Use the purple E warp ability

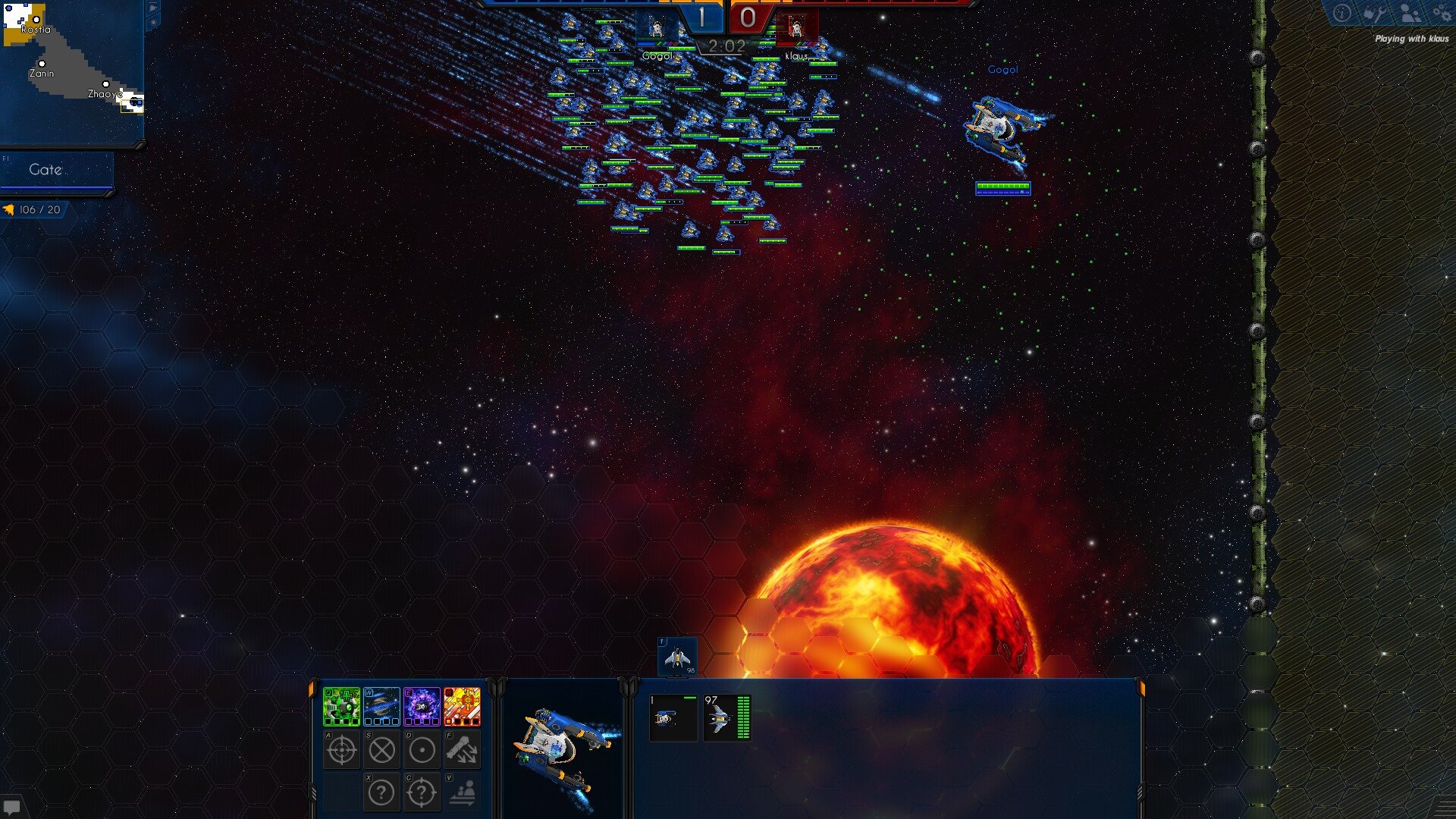pos(422,707)
